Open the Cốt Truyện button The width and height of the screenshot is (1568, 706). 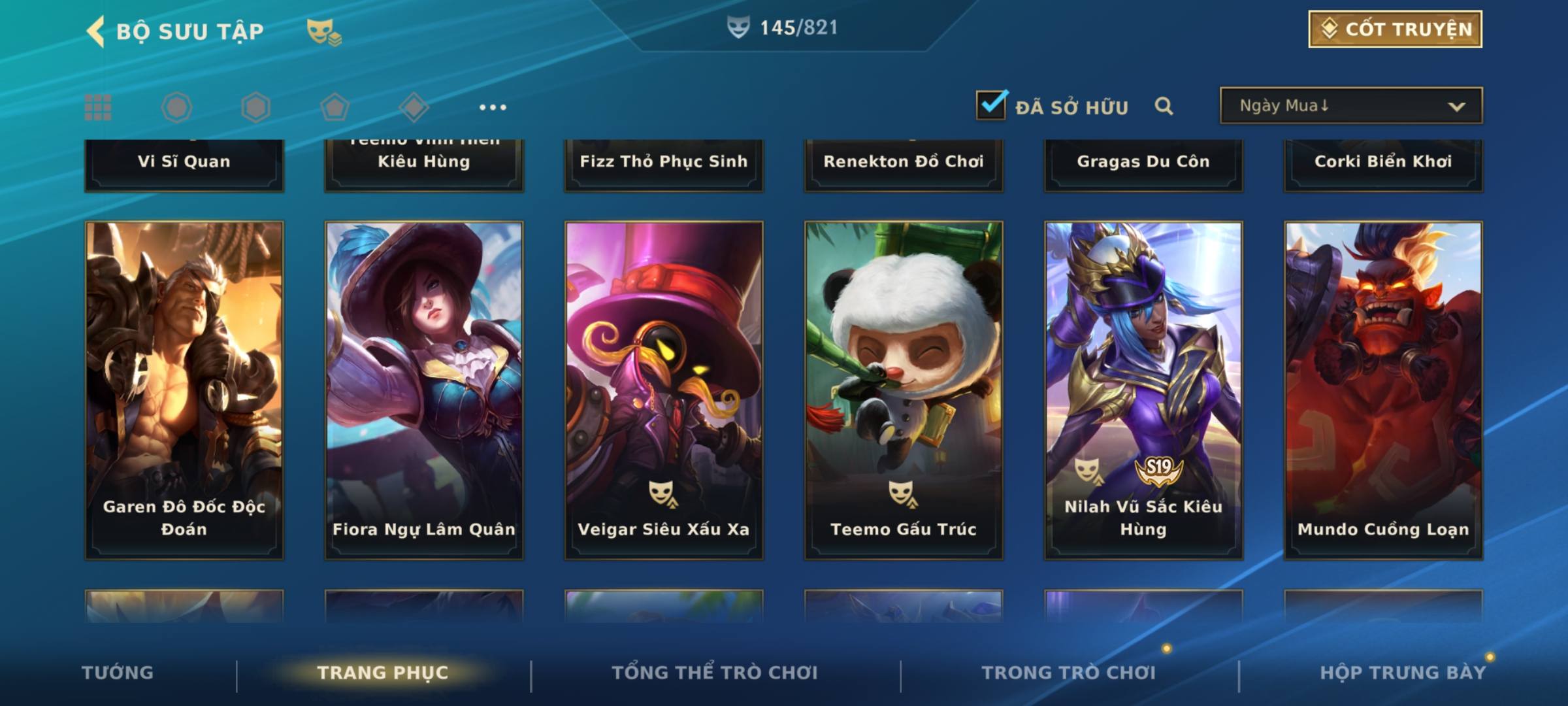pos(1395,29)
